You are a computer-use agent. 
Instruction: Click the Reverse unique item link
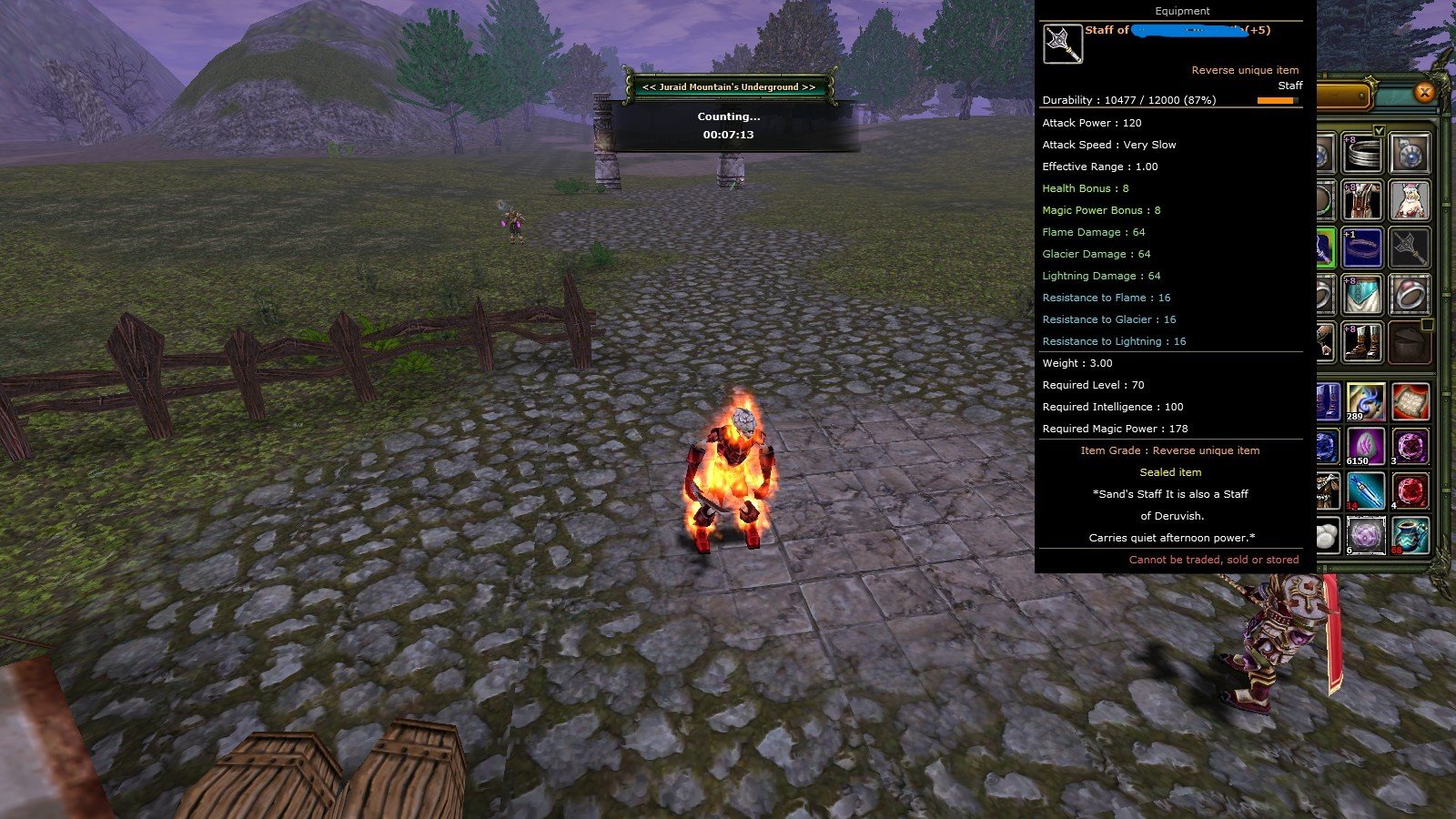1246,69
